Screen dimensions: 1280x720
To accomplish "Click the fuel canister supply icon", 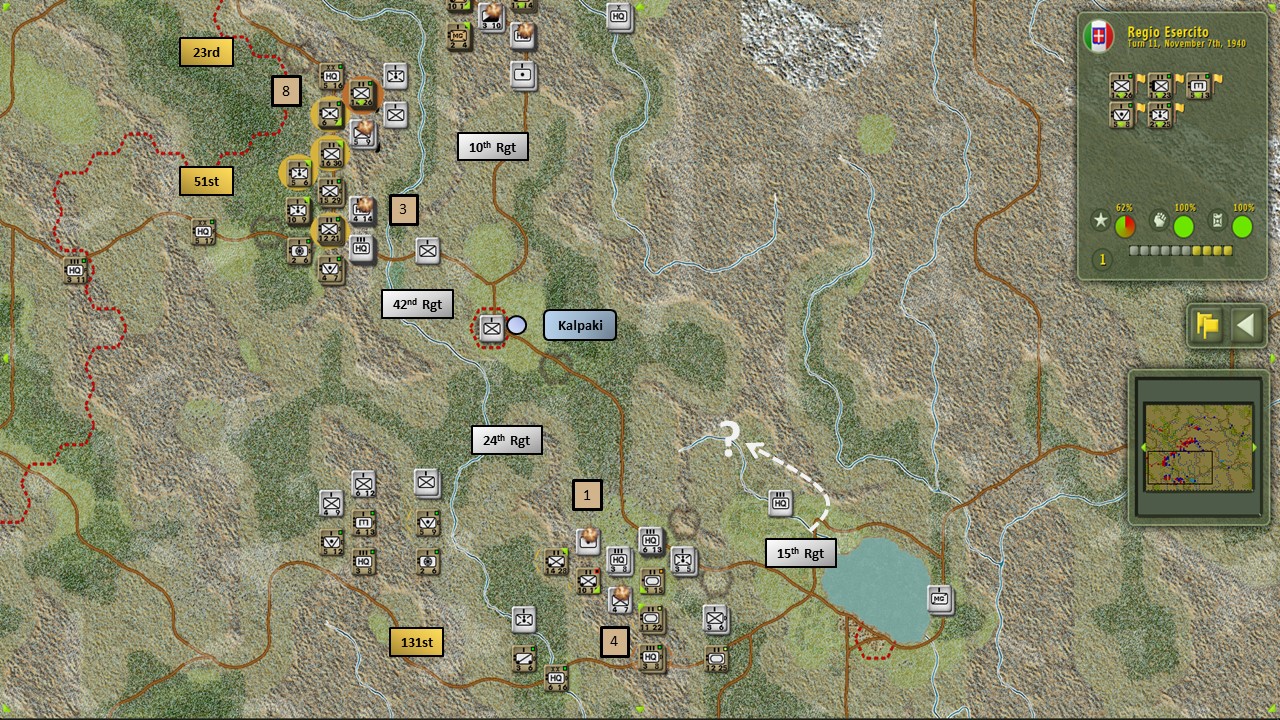I will [x=1219, y=219].
